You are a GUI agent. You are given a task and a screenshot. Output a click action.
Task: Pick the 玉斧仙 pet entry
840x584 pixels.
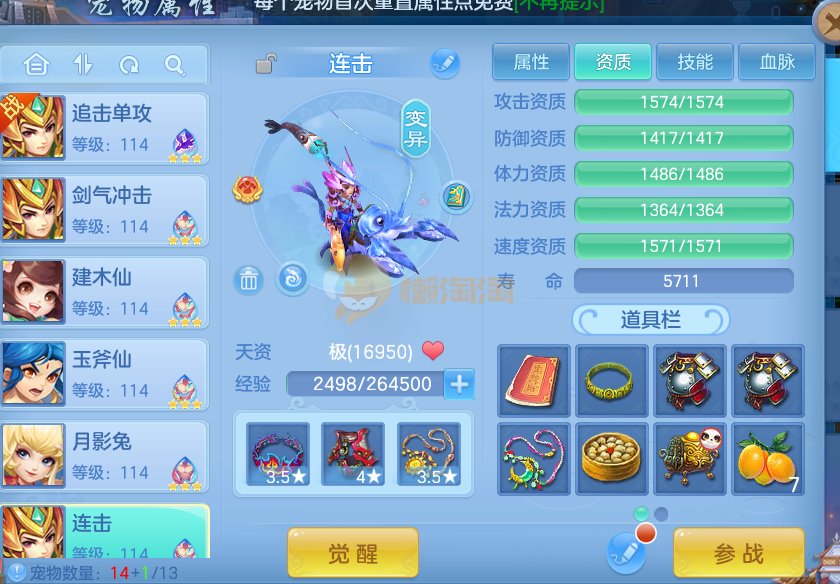tap(105, 374)
